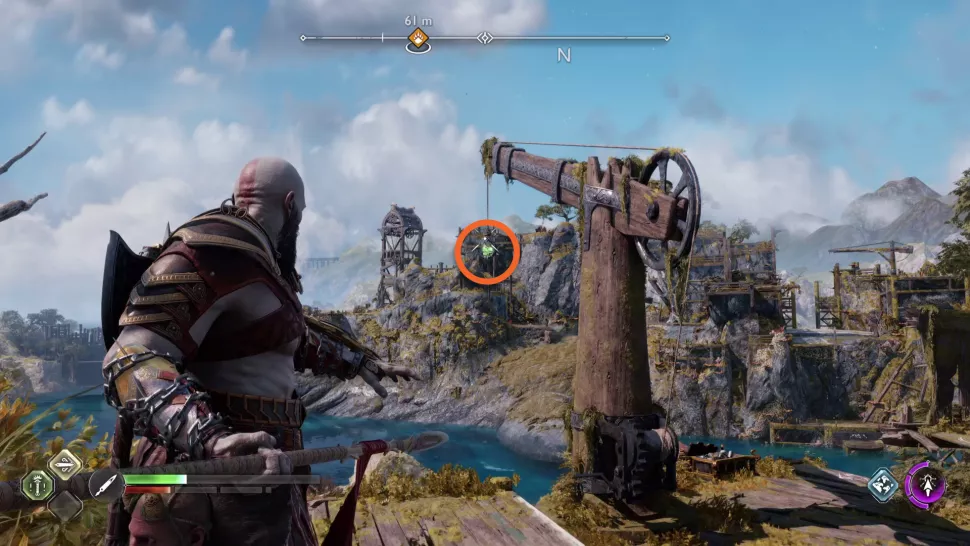
Task: Select the orange objective marker on the compass
Action: 418,39
